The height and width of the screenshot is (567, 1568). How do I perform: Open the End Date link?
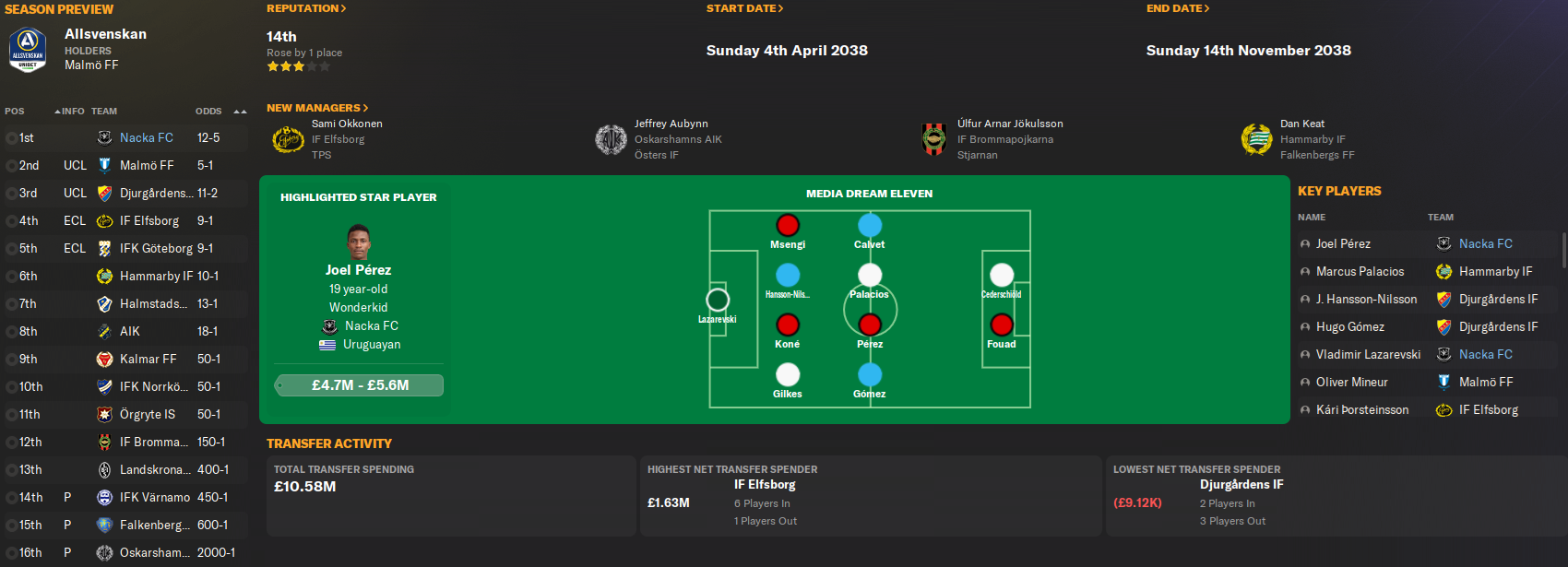[1178, 8]
